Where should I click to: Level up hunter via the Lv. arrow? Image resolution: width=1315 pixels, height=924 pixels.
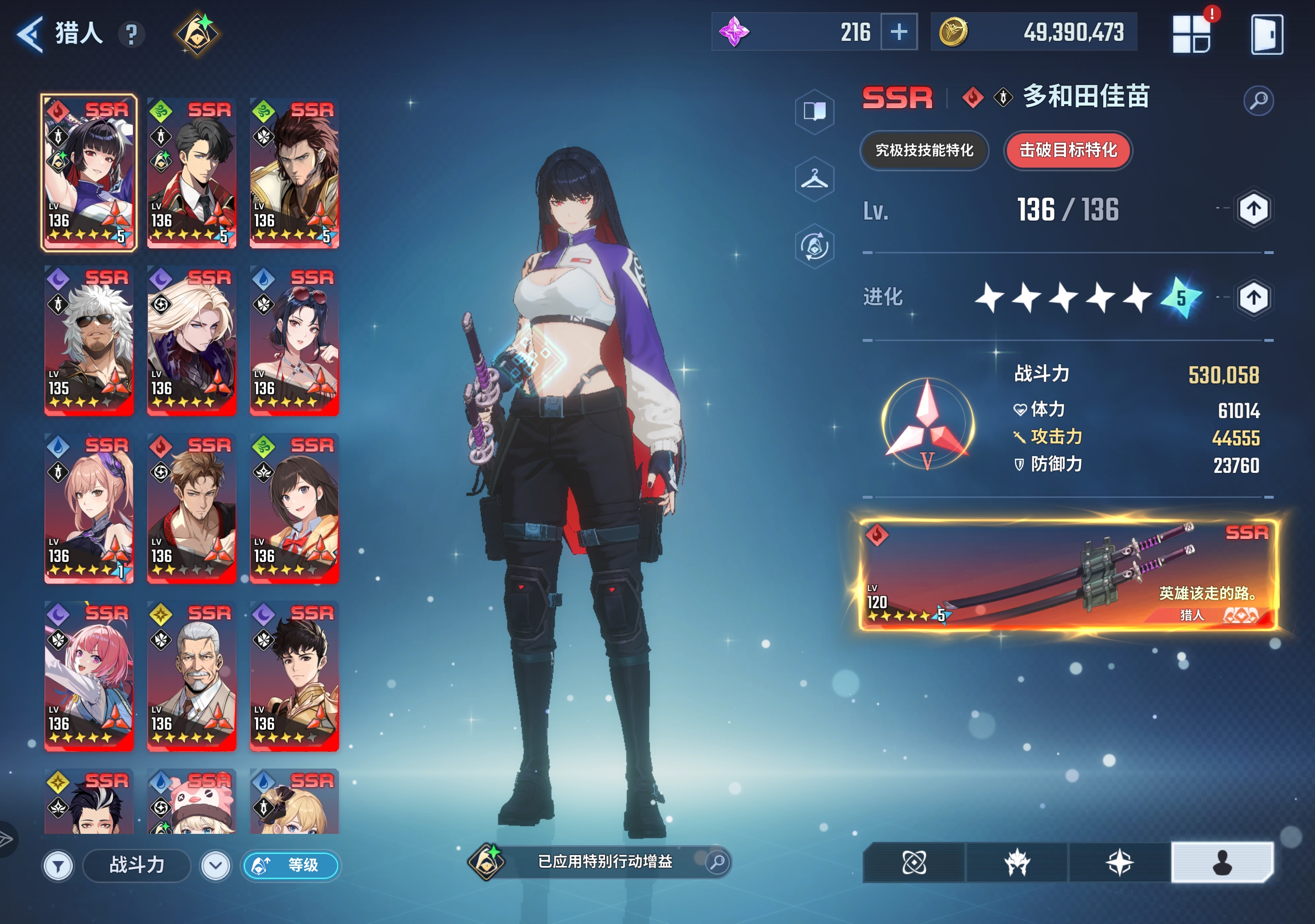[x=1253, y=209]
